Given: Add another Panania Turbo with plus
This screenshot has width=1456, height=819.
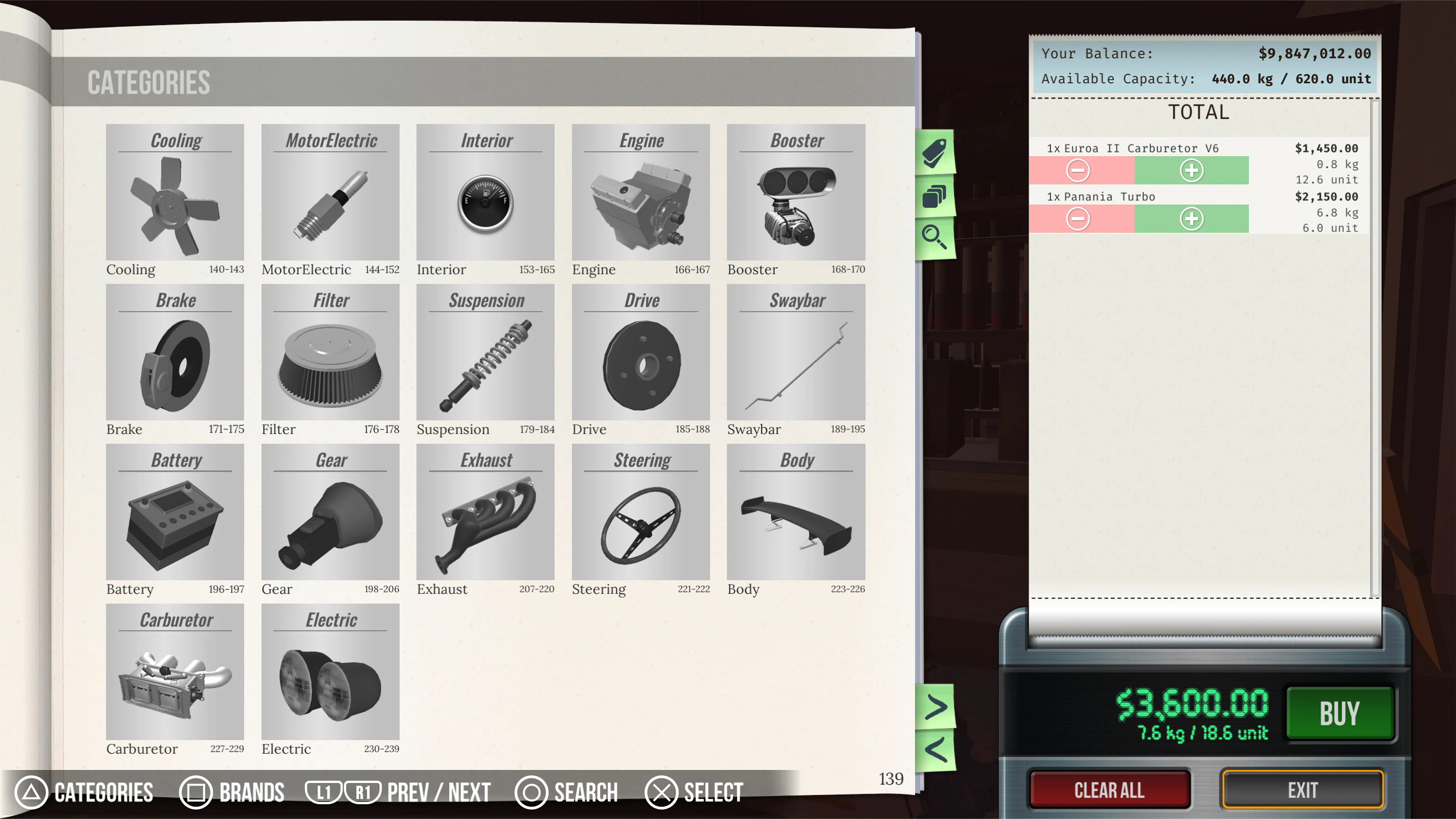Looking at the screenshot, I should pyautogui.click(x=1192, y=219).
